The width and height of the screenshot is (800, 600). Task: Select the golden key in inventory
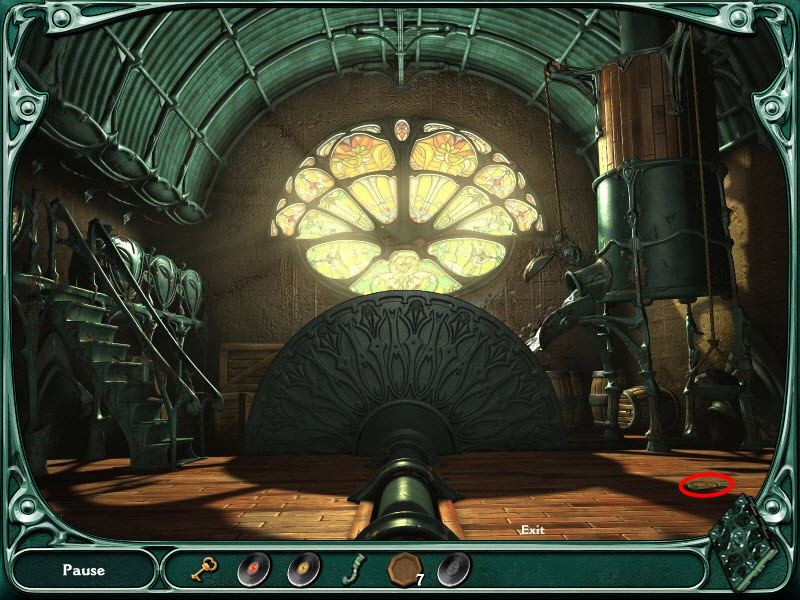(x=205, y=570)
